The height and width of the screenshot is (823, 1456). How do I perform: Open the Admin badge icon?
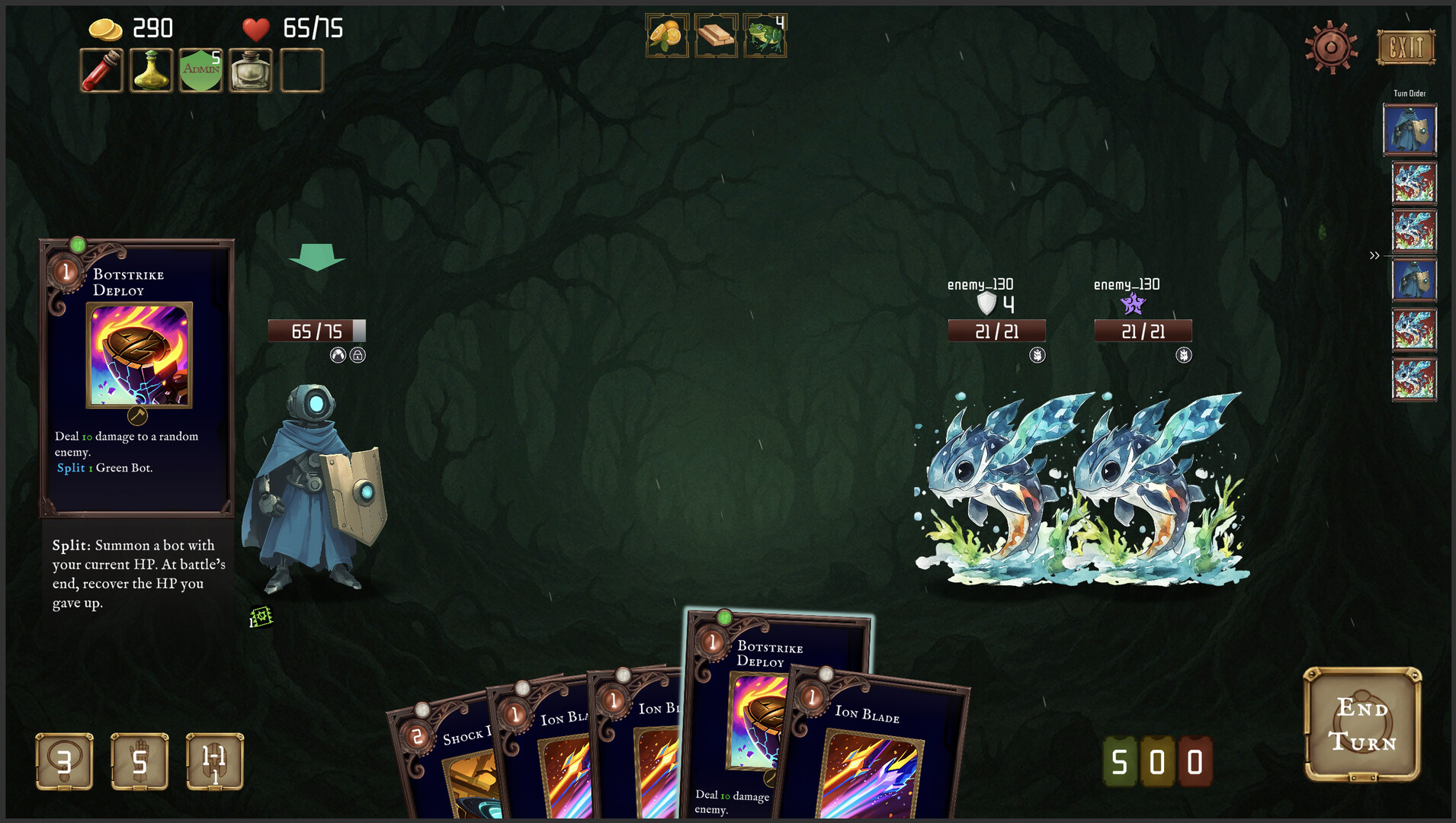[x=200, y=69]
